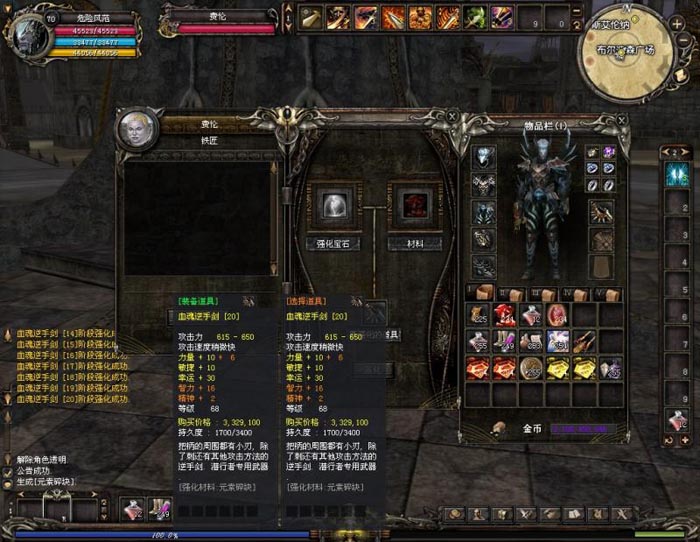
Task: Close the blacksmith enhancement window
Action: pos(453,118)
